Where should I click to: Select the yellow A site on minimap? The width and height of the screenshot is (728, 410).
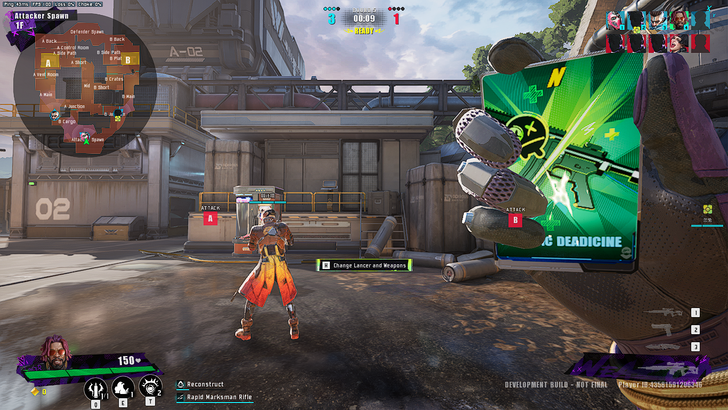[x=46, y=62]
